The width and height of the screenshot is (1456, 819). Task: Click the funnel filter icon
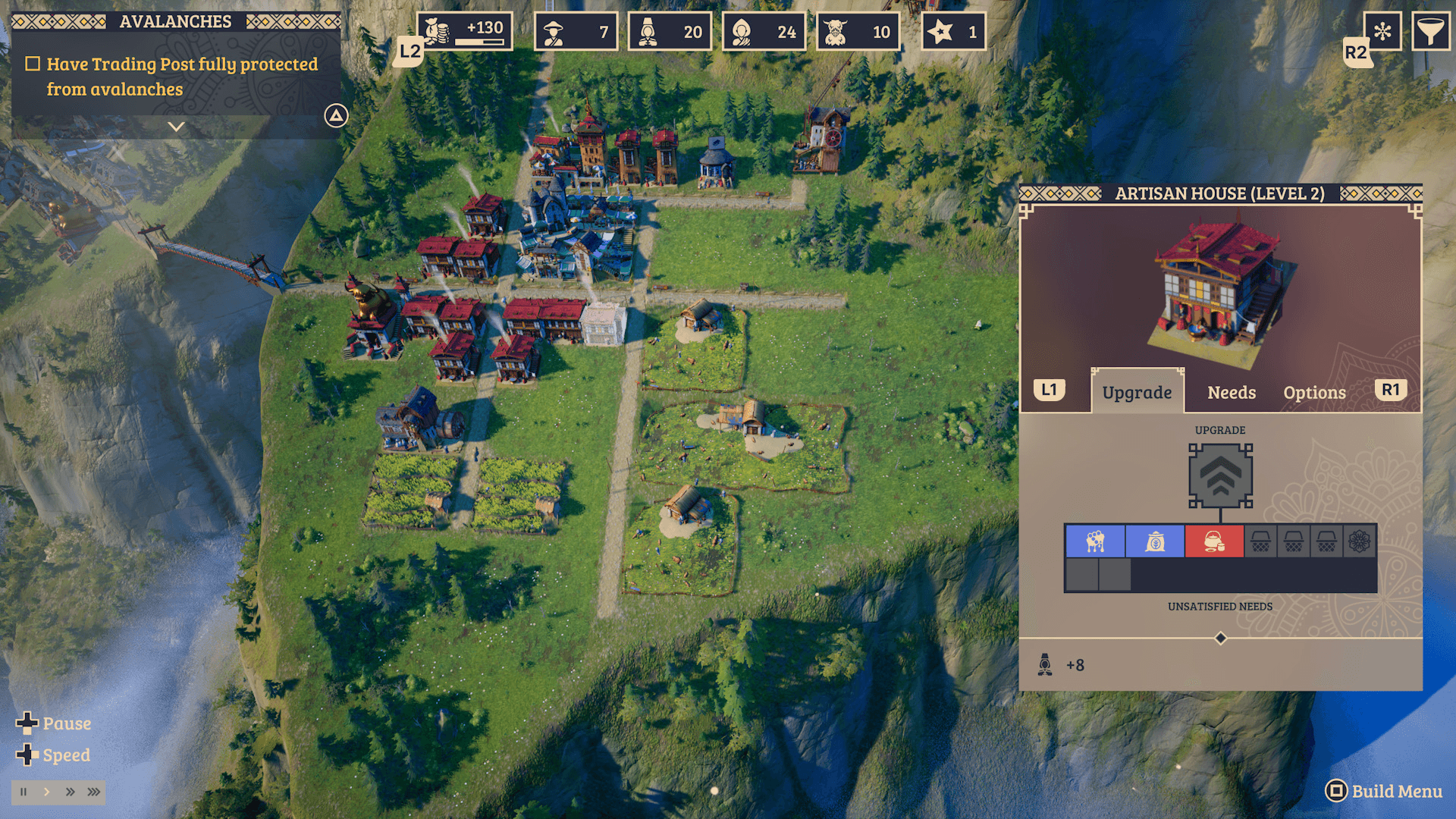click(1429, 32)
